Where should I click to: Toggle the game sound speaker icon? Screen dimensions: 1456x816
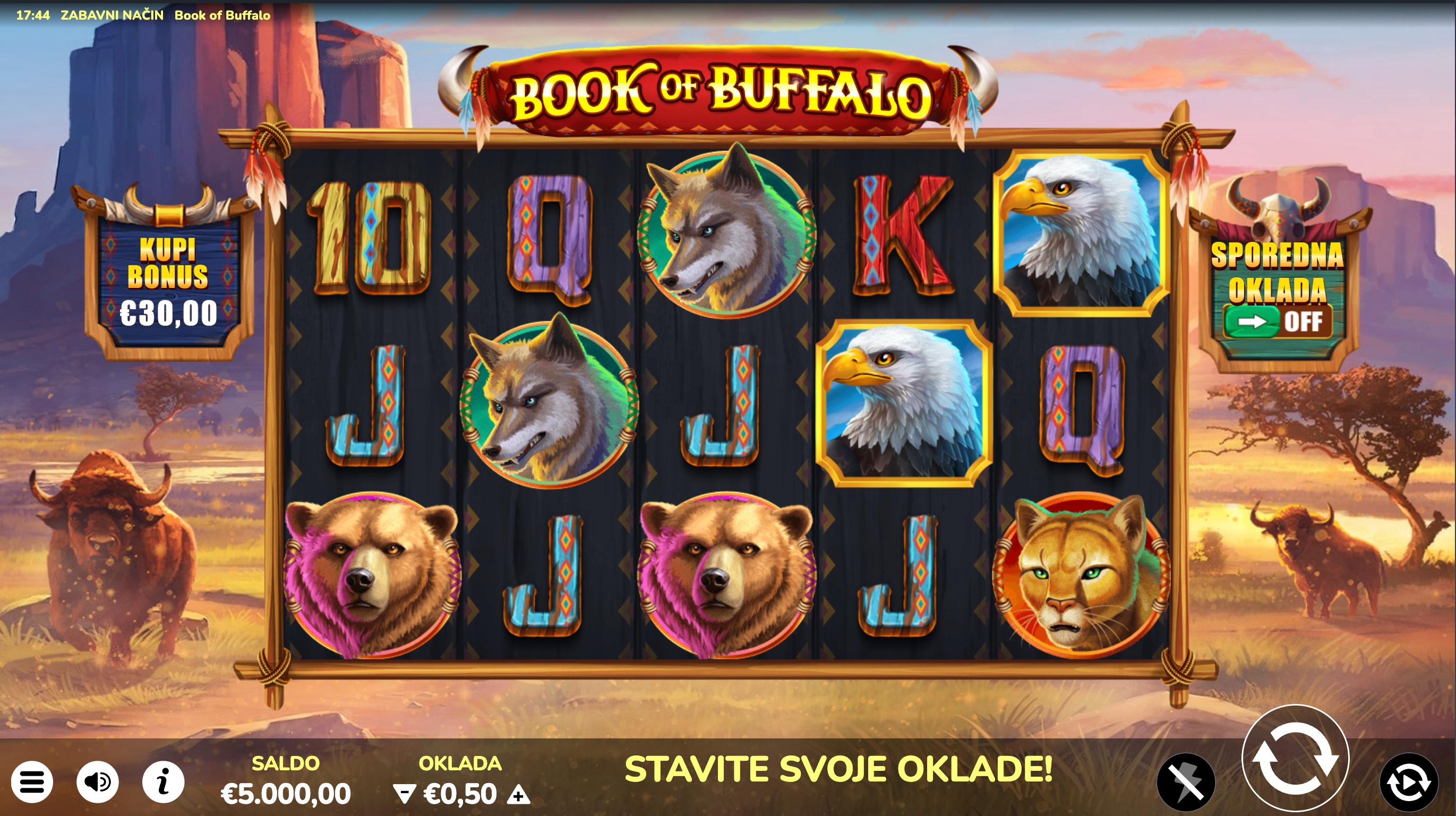pos(97,782)
